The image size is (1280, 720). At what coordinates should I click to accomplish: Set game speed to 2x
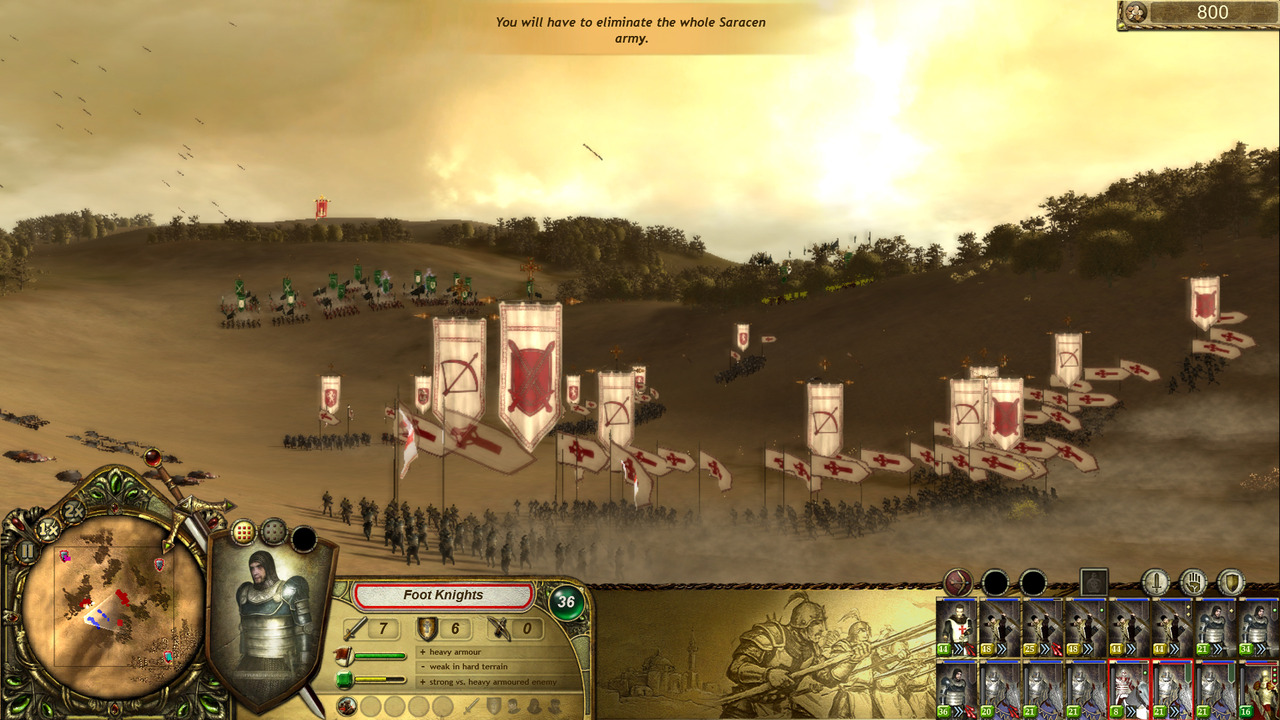click(72, 510)
